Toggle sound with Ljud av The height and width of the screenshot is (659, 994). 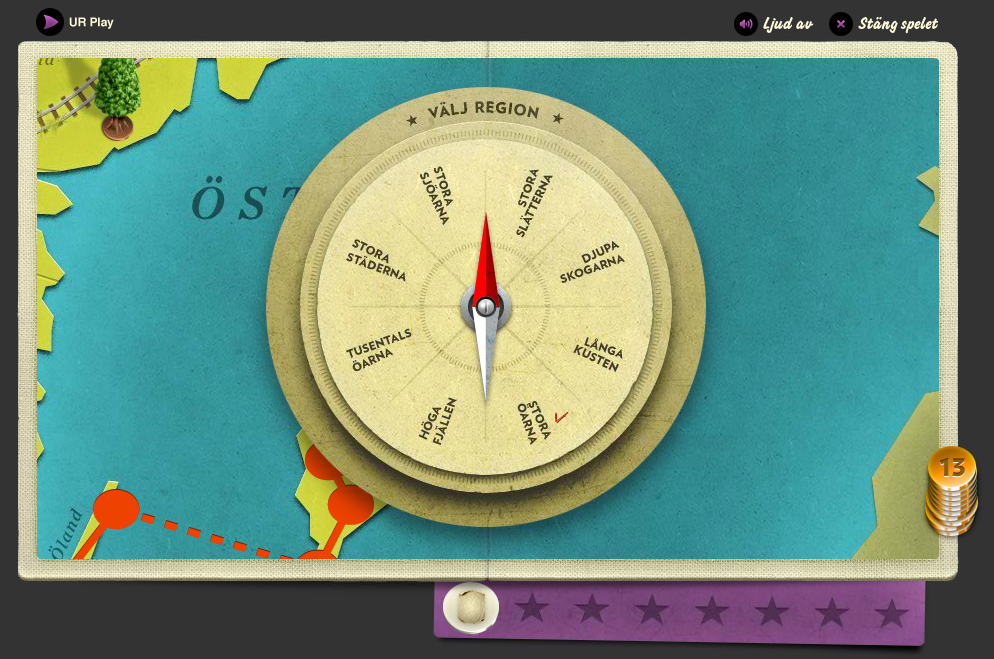click(774, 24)
